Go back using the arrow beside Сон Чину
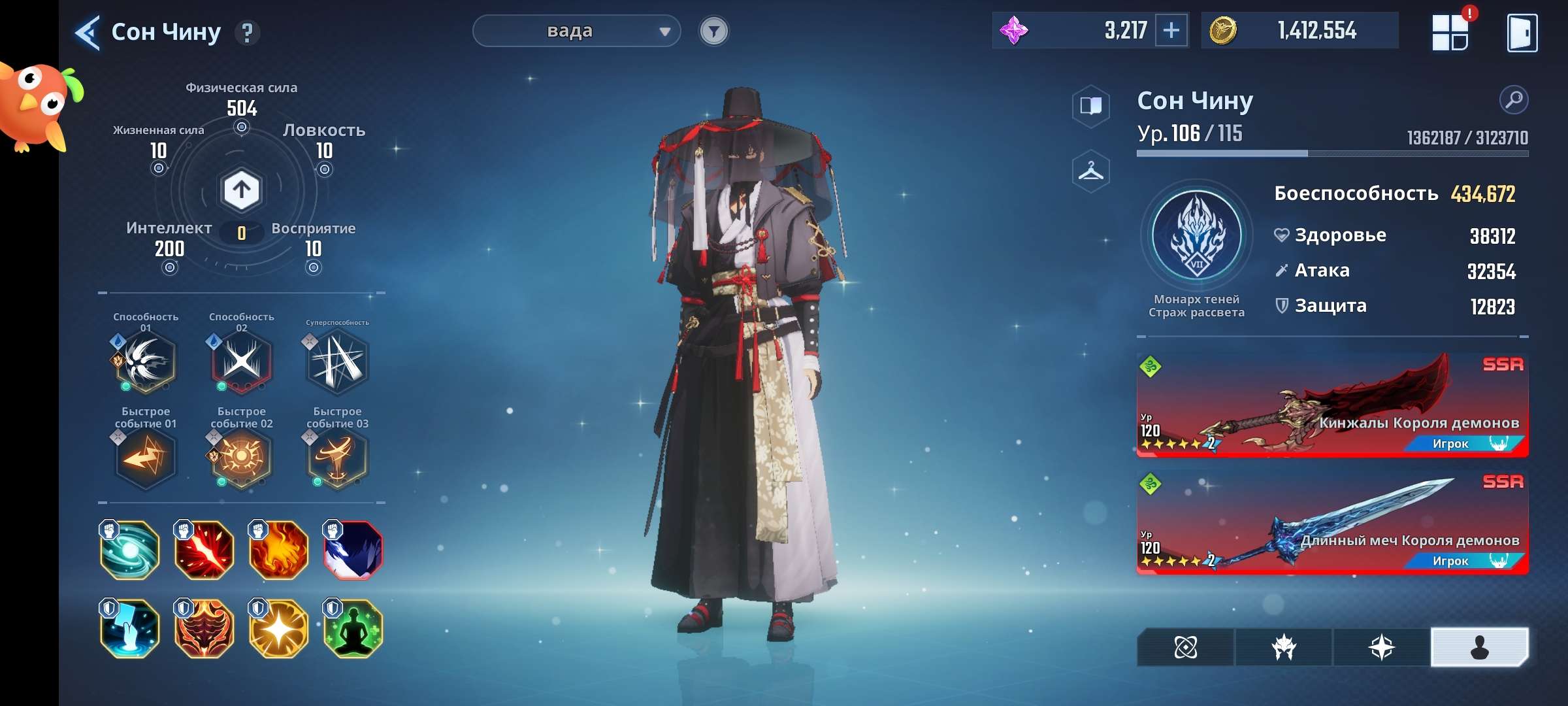 [x=88, y=32]
